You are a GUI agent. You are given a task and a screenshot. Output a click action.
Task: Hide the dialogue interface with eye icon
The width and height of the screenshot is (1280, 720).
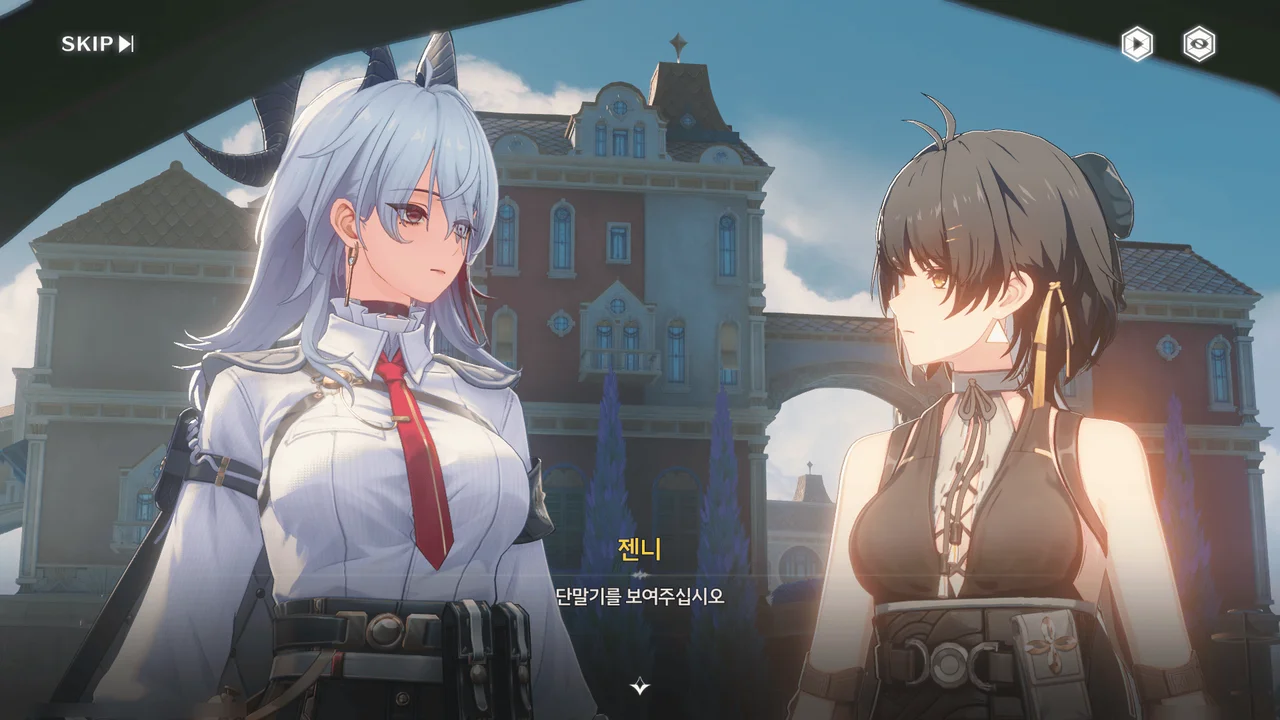1199,44
